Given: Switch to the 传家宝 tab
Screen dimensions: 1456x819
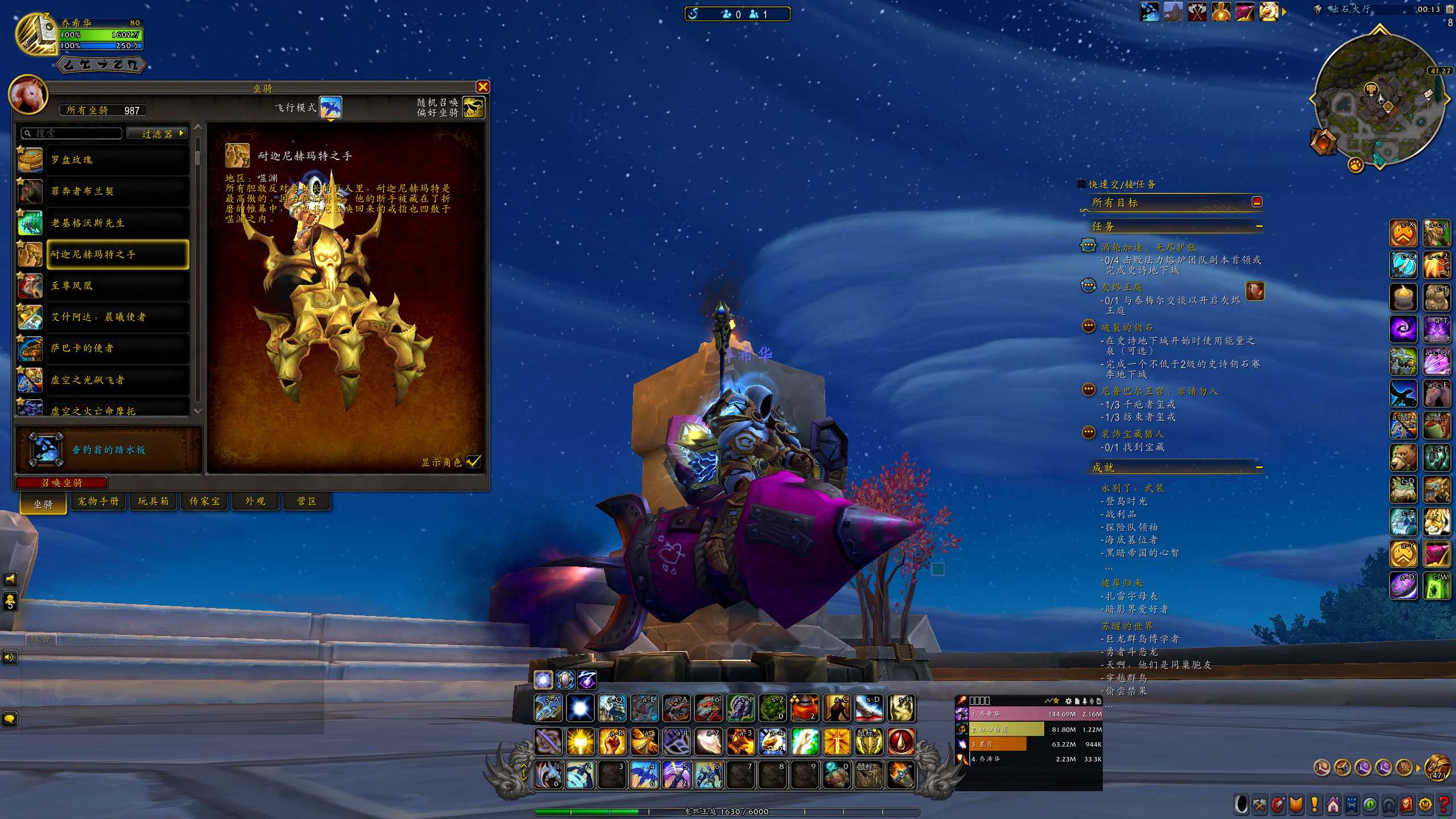Looking at the screenshot, I should click(205, 501).
